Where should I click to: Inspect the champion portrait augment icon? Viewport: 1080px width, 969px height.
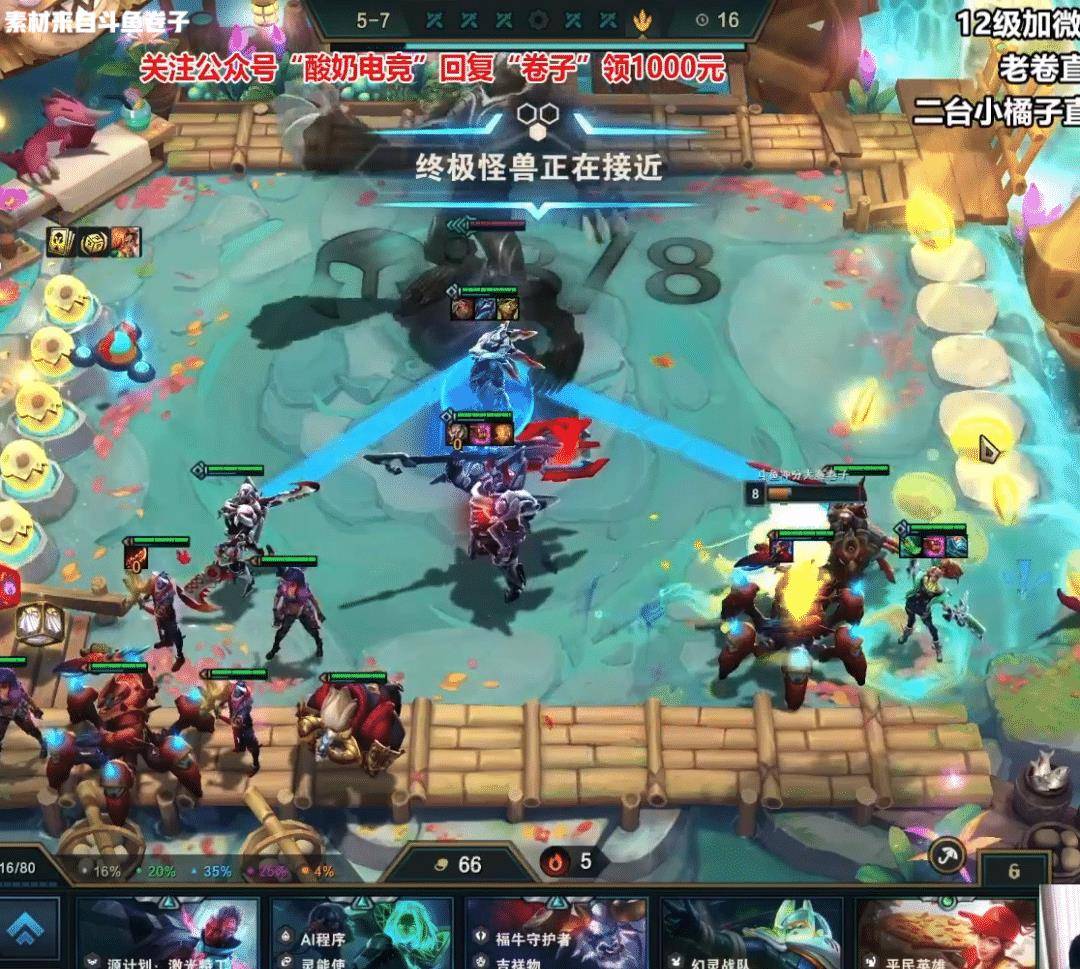pyautogui.click(x=125, y=242)
